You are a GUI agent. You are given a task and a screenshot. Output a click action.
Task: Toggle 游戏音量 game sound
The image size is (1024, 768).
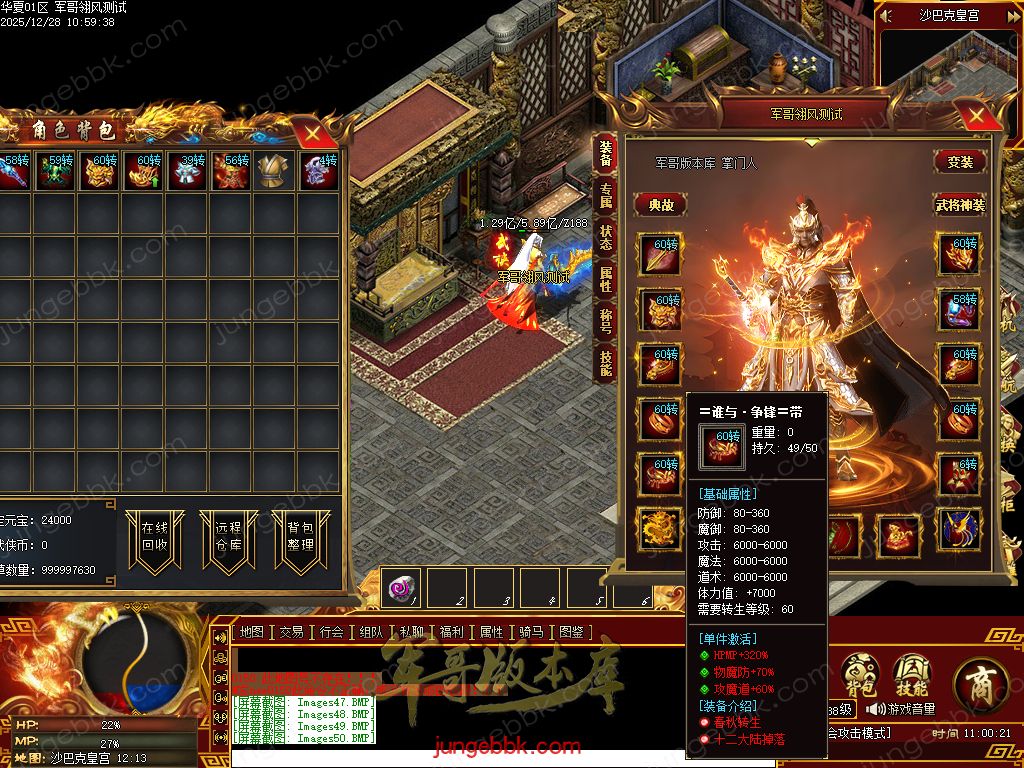(902, 709)
